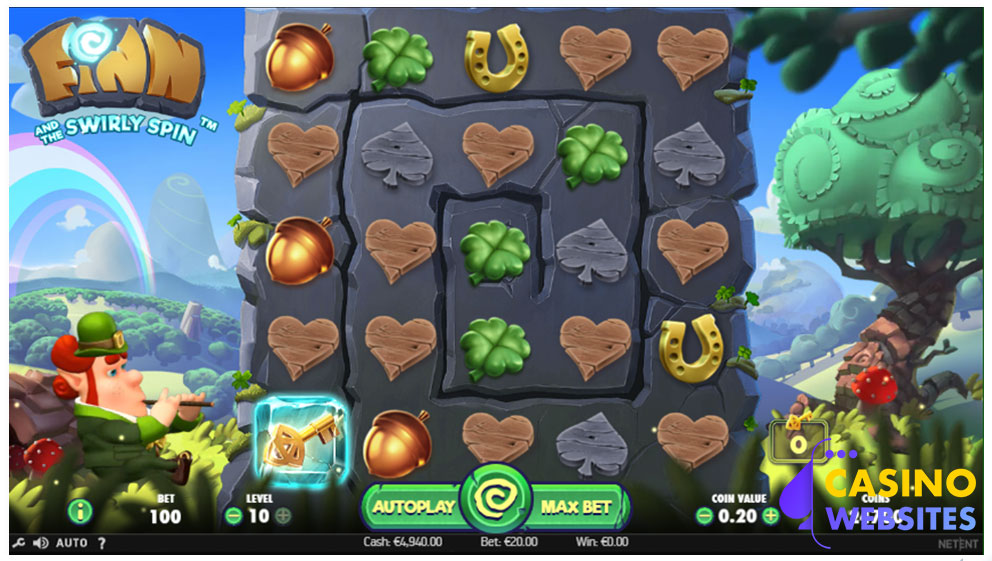Click the small AUTO text in the bottom bar

coord(71,543)
